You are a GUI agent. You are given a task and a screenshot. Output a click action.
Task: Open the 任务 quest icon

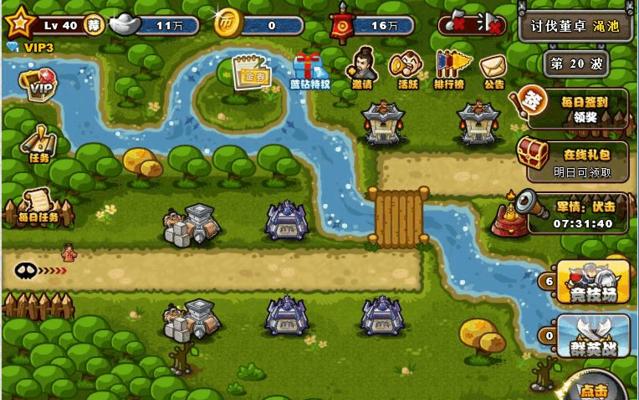(38, 142)
